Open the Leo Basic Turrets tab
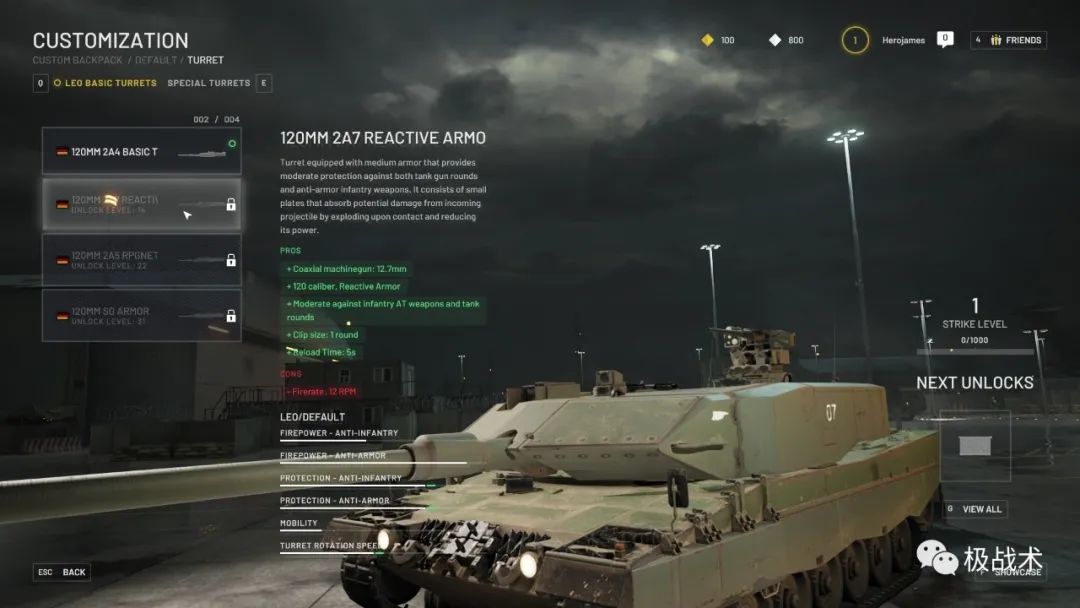The width and height of the screenshot is (1080, 608). (x=111, y=83)
